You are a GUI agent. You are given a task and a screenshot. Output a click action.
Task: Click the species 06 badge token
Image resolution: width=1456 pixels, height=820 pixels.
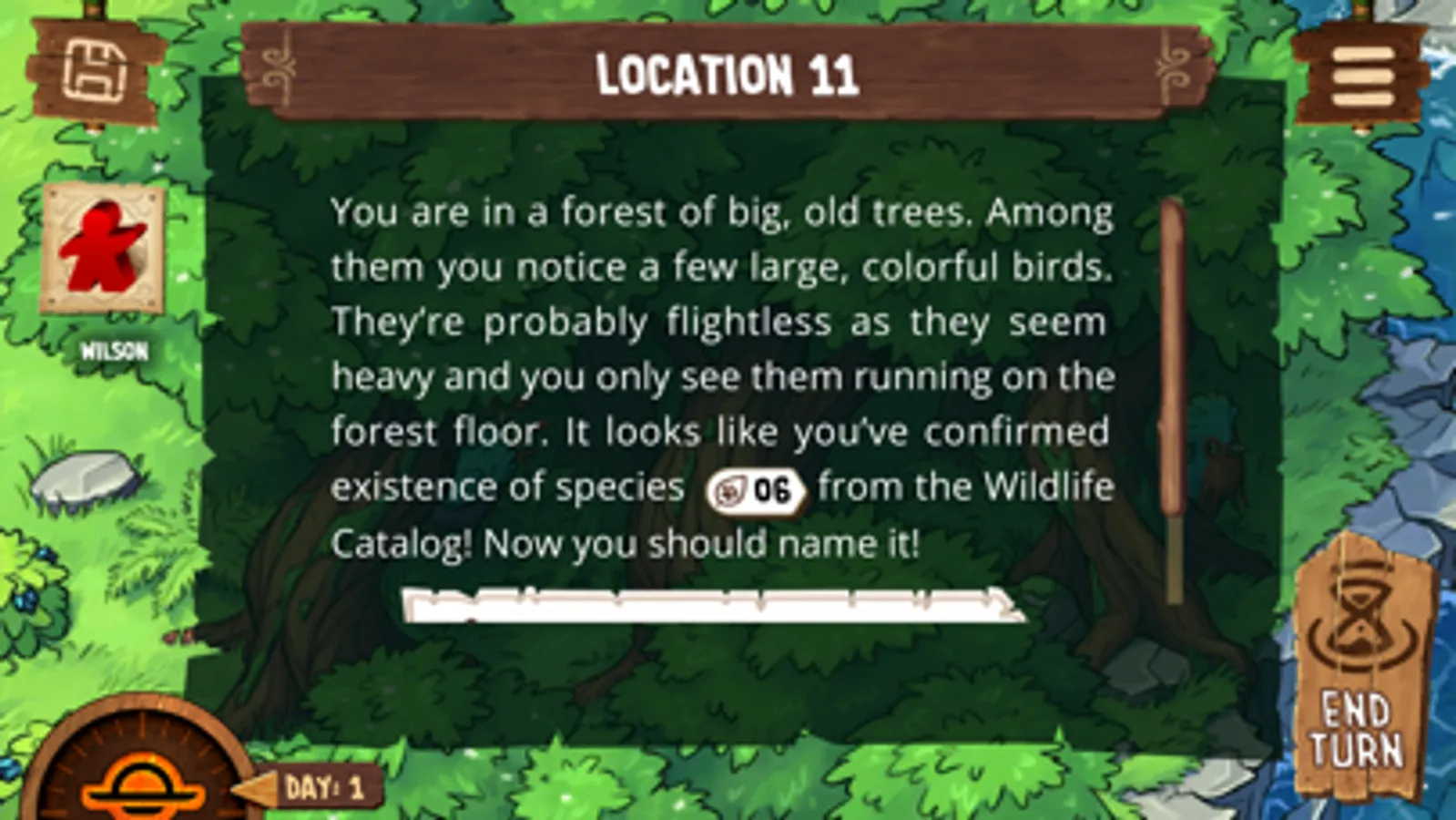coord(756,489)
